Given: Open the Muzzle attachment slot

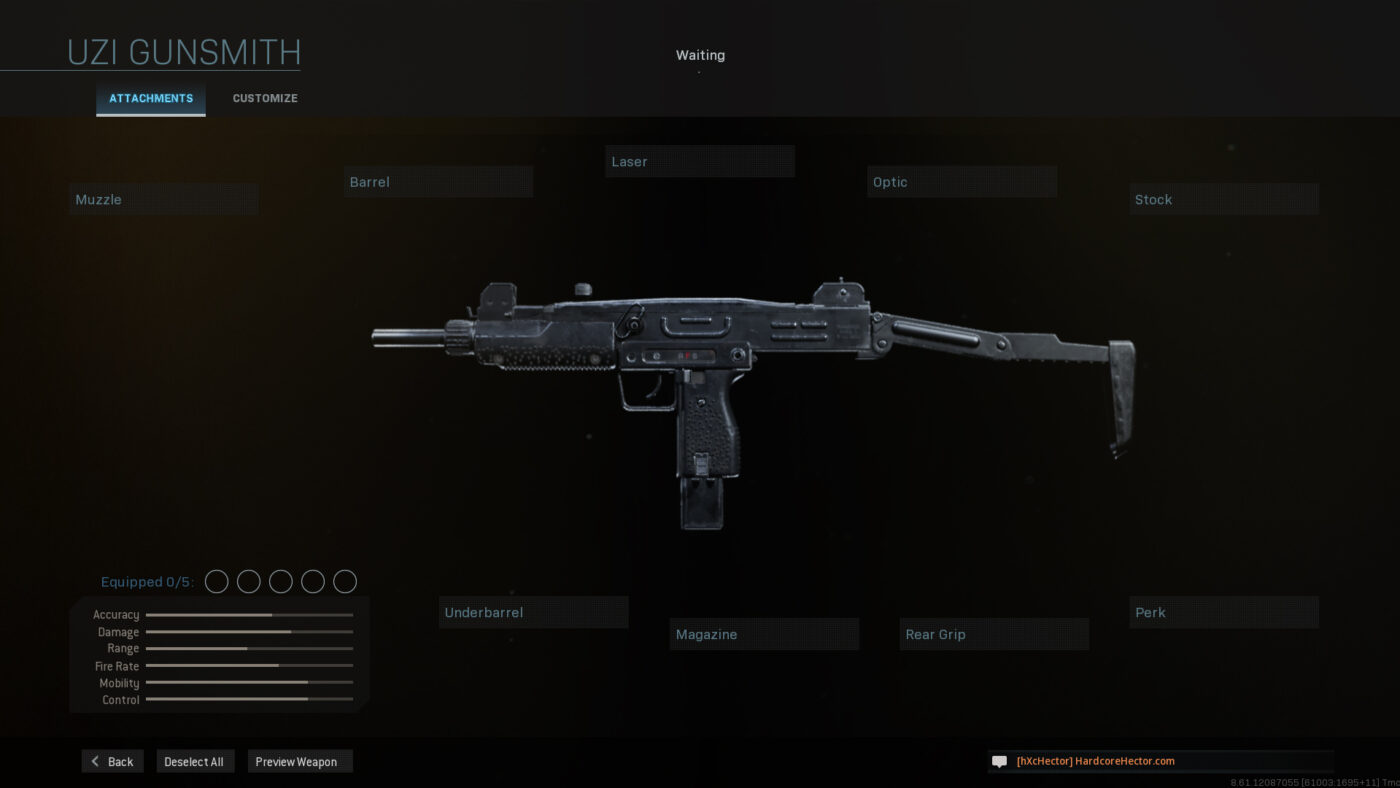Looking at the screenshot, I should point(163,198).
